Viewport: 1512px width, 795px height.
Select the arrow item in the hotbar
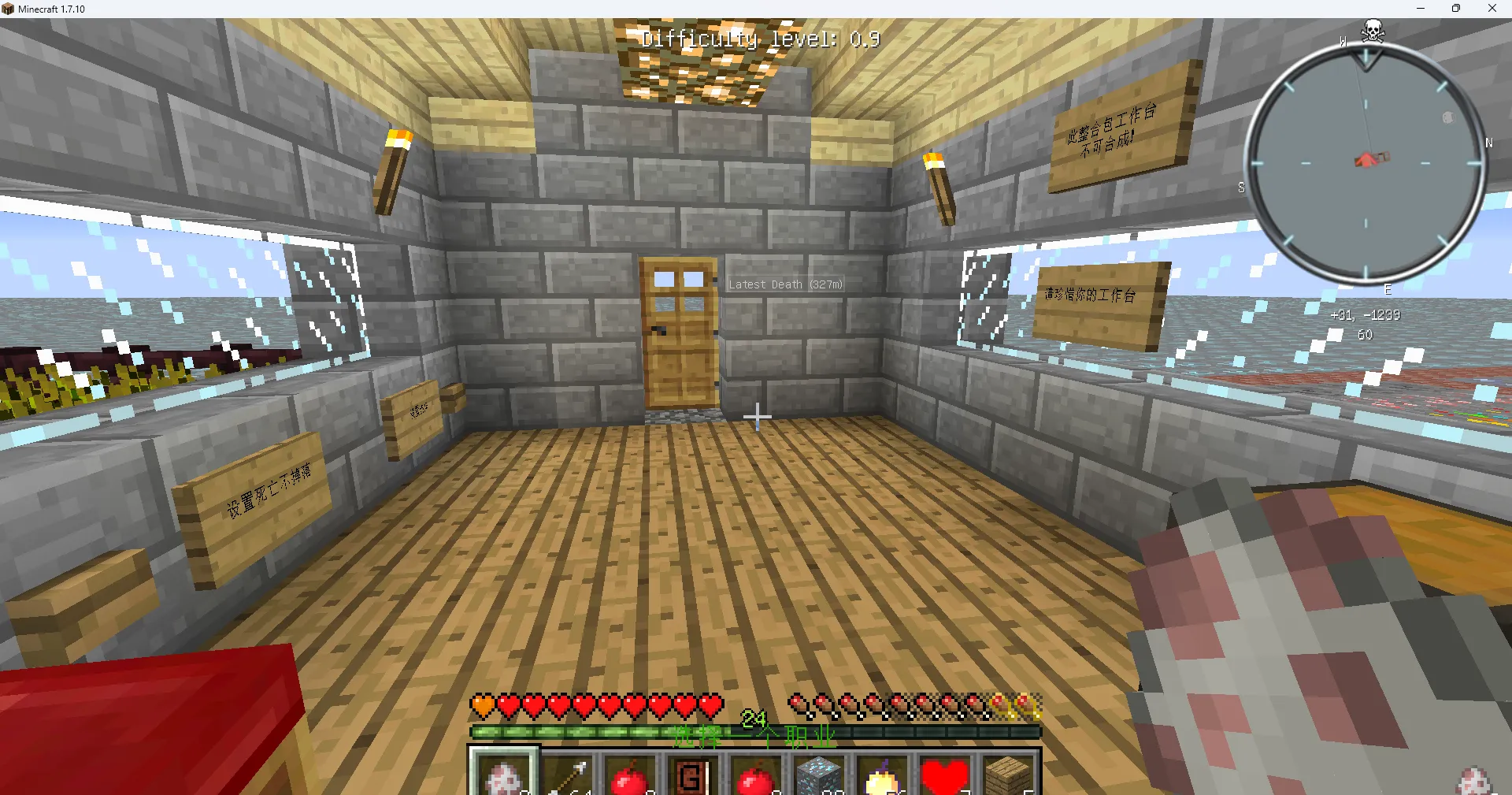(x=569, y=775)
